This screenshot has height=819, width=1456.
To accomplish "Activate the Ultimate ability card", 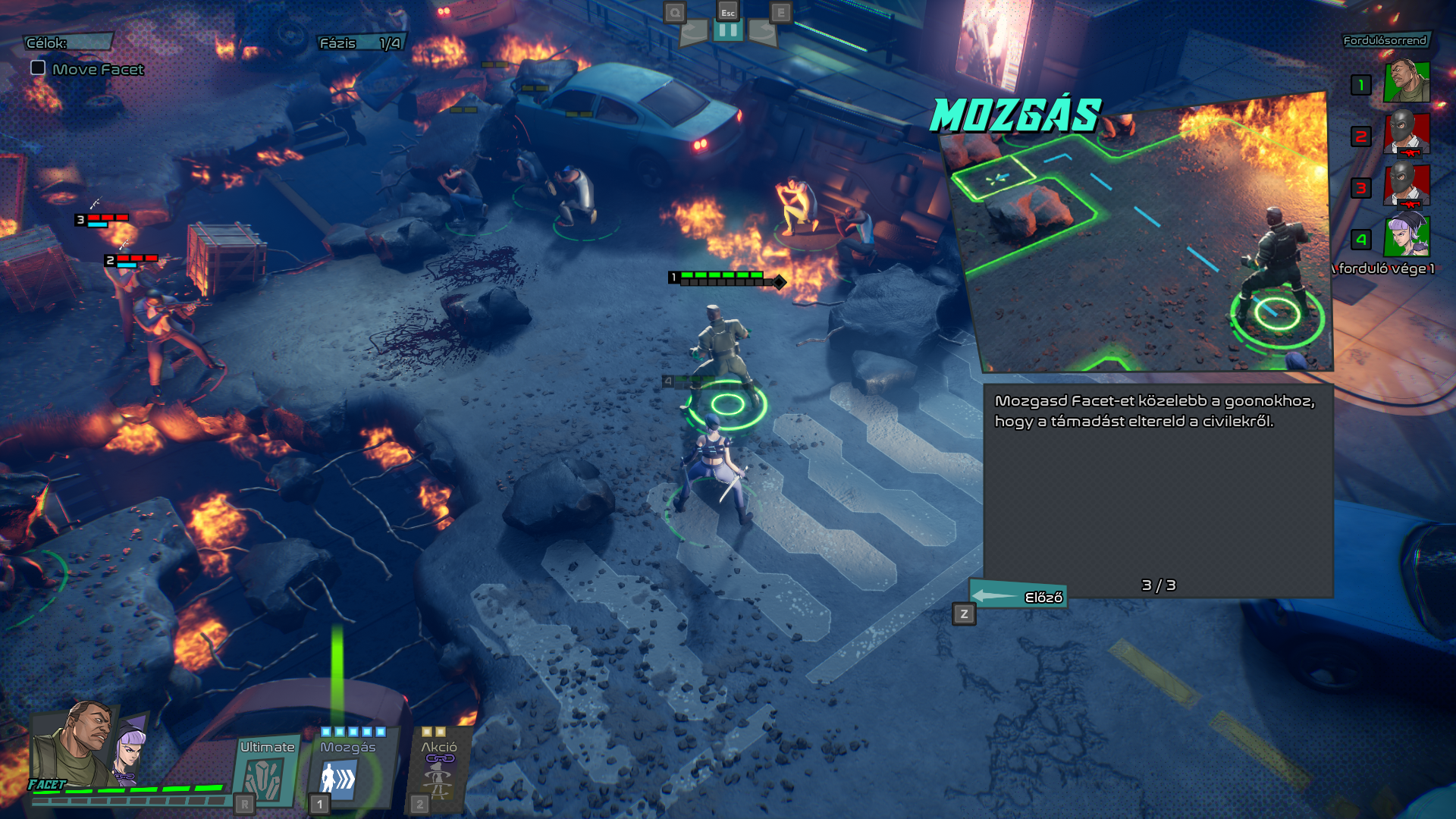I will pyautogui.click(x=265, y=772).
